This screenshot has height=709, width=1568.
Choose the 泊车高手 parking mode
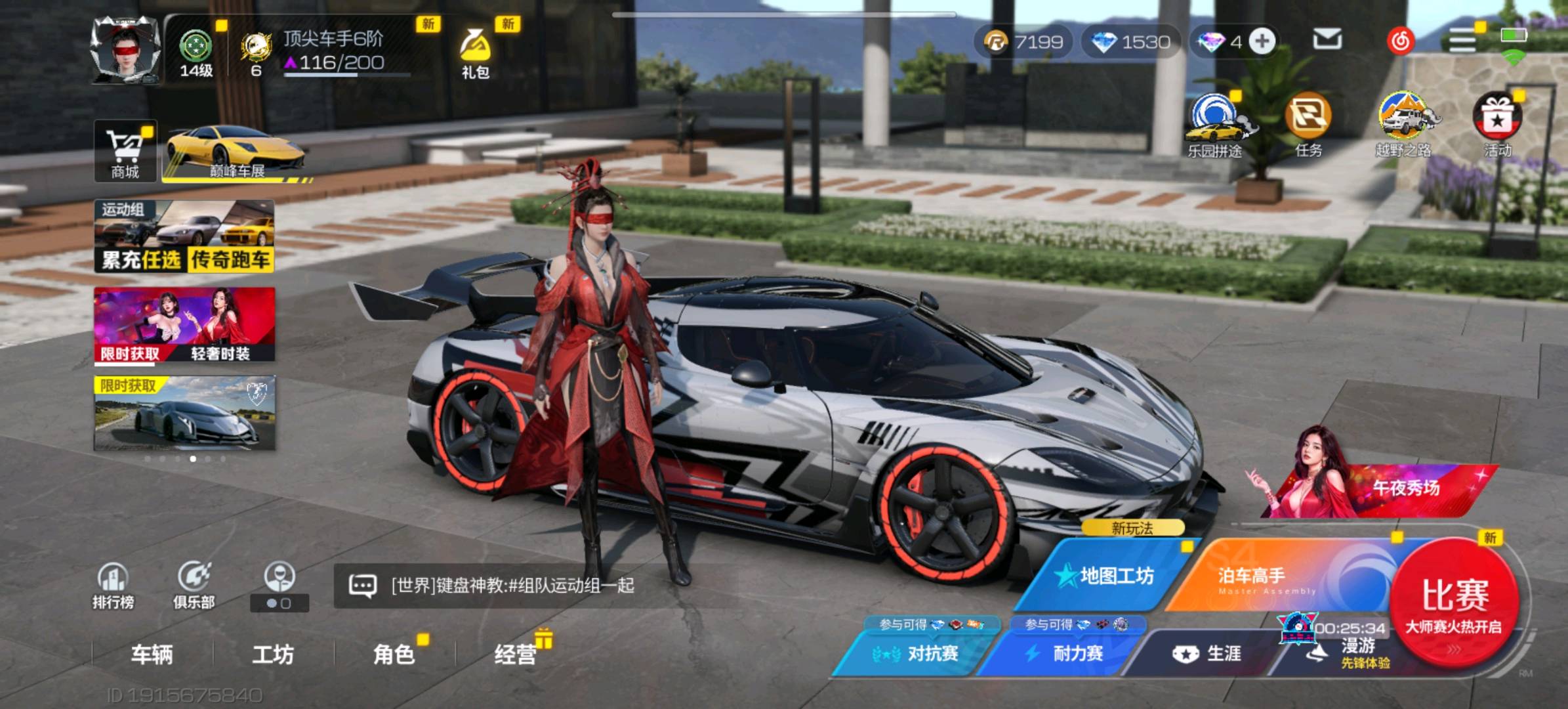pyautogui.click(x=1266, y=576)
